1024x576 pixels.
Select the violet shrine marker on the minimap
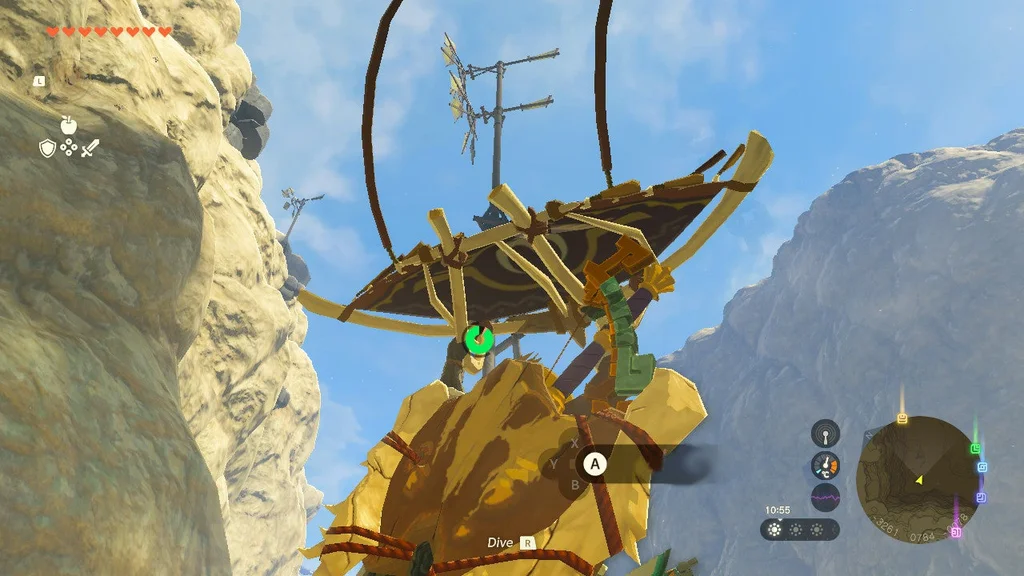(980, 497)
